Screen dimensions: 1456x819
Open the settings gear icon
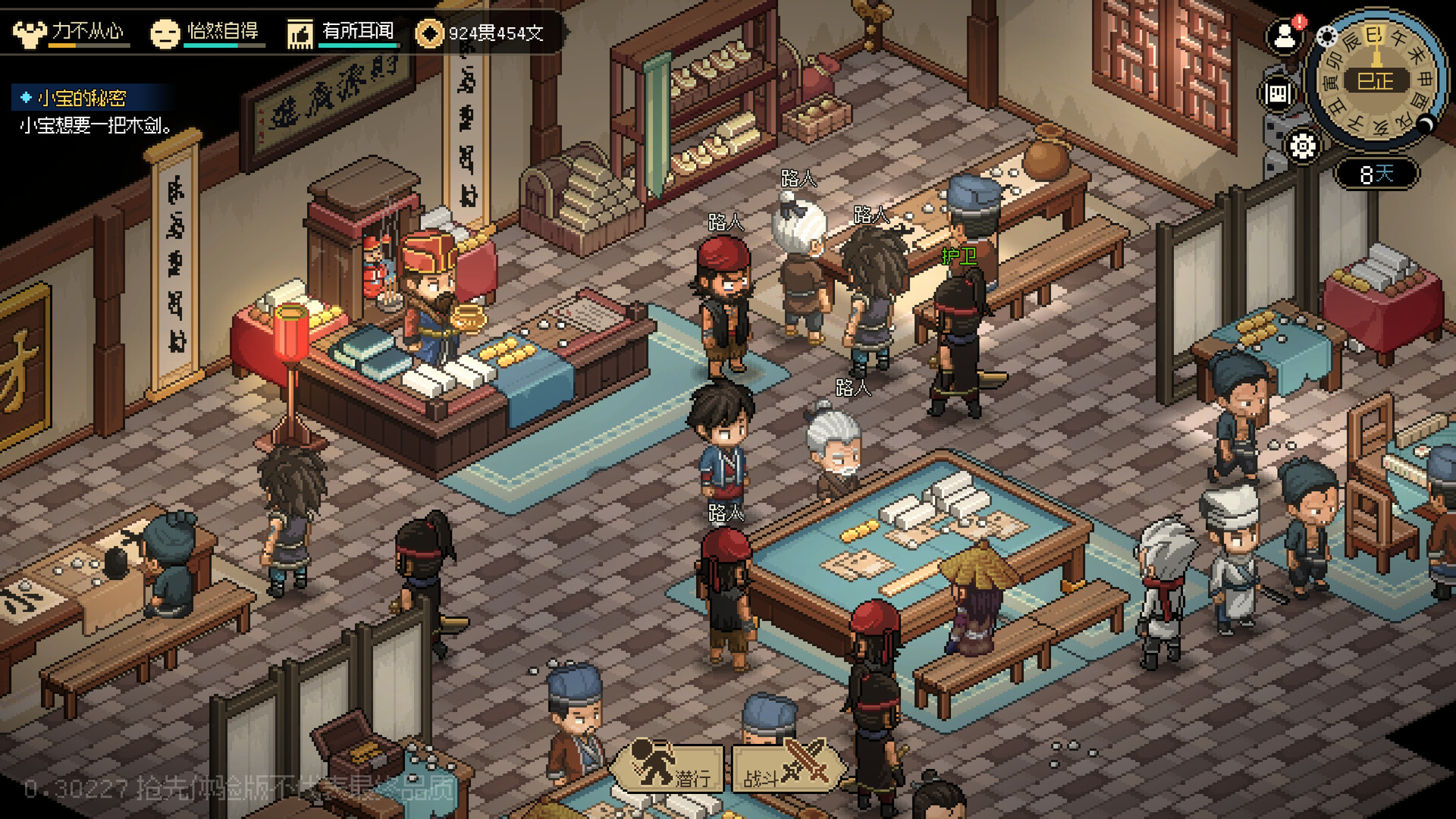1302,146
